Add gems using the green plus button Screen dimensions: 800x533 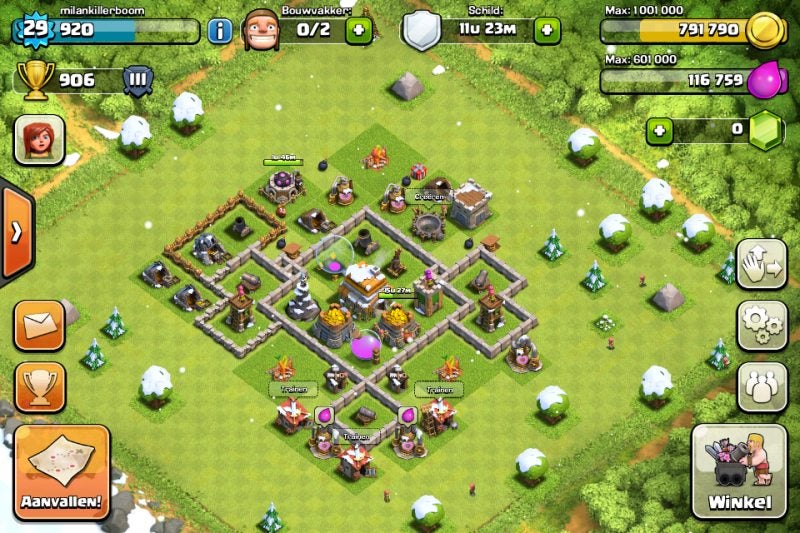point(659,130)
